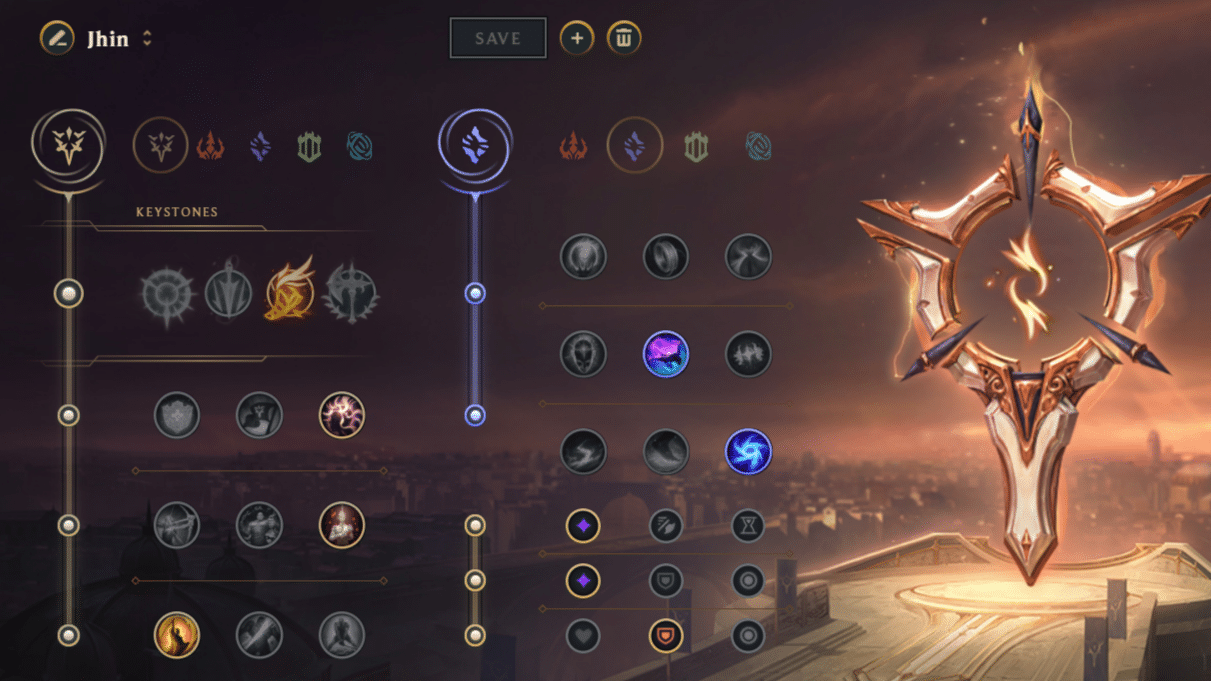Select the Triumph rune
This screenshot has width=1211, height=681.
(x=259, y=415)
